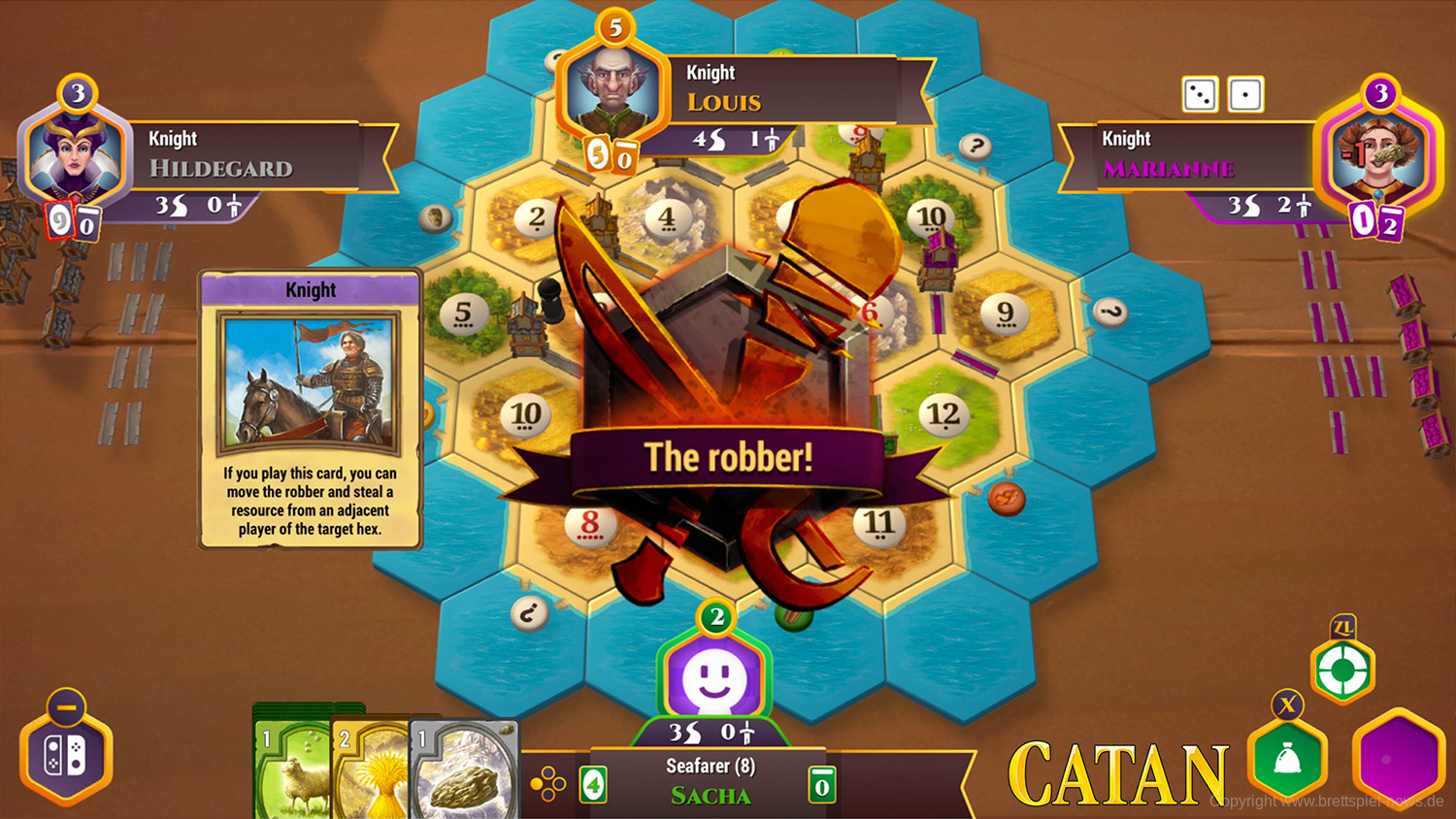The image size is (1456, 819).
Task: Open the lifebuoy help button
Action: pos(1342,670)
